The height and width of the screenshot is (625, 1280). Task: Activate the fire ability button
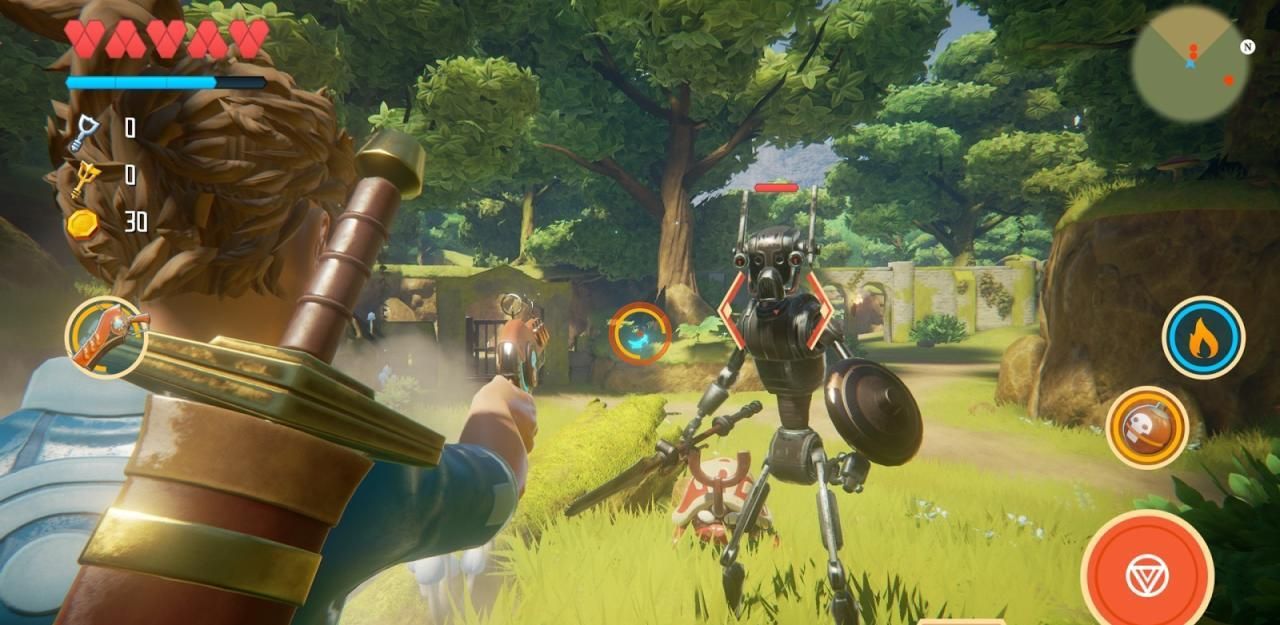1203,338
